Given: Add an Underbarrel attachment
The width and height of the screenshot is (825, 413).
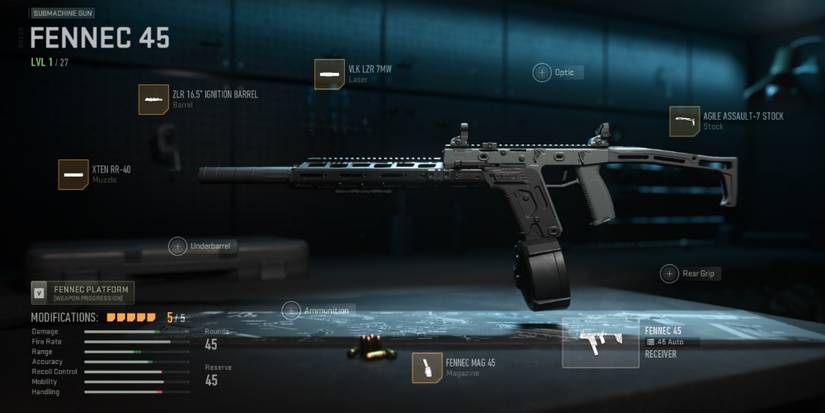Looking at the screenshot, I should (178, 245).
